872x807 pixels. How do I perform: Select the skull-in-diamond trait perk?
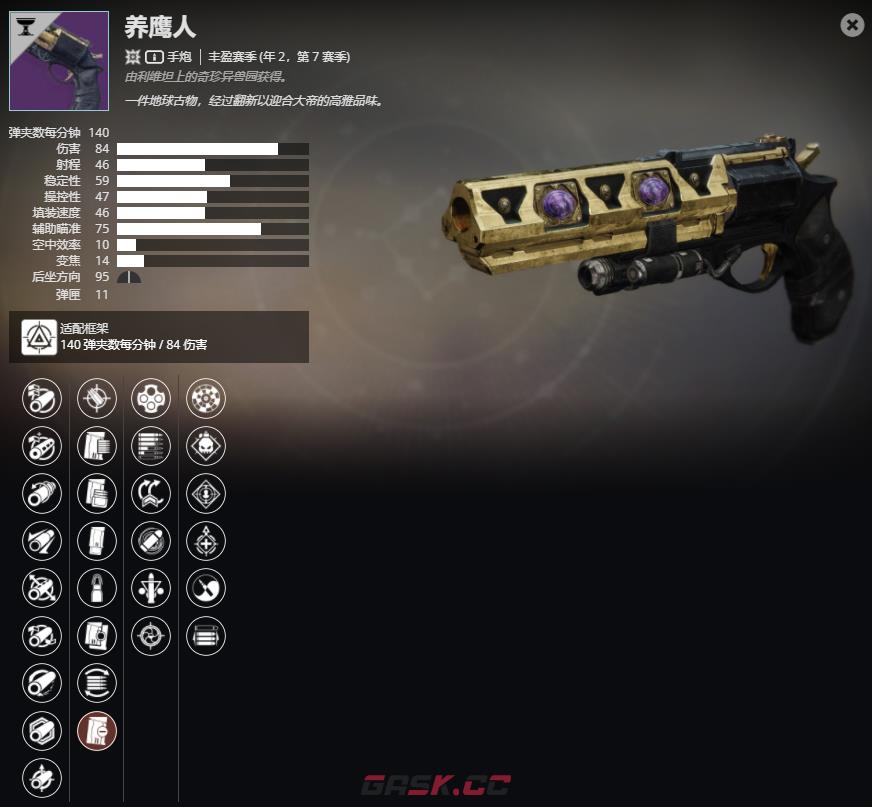[x=206, y=445]
